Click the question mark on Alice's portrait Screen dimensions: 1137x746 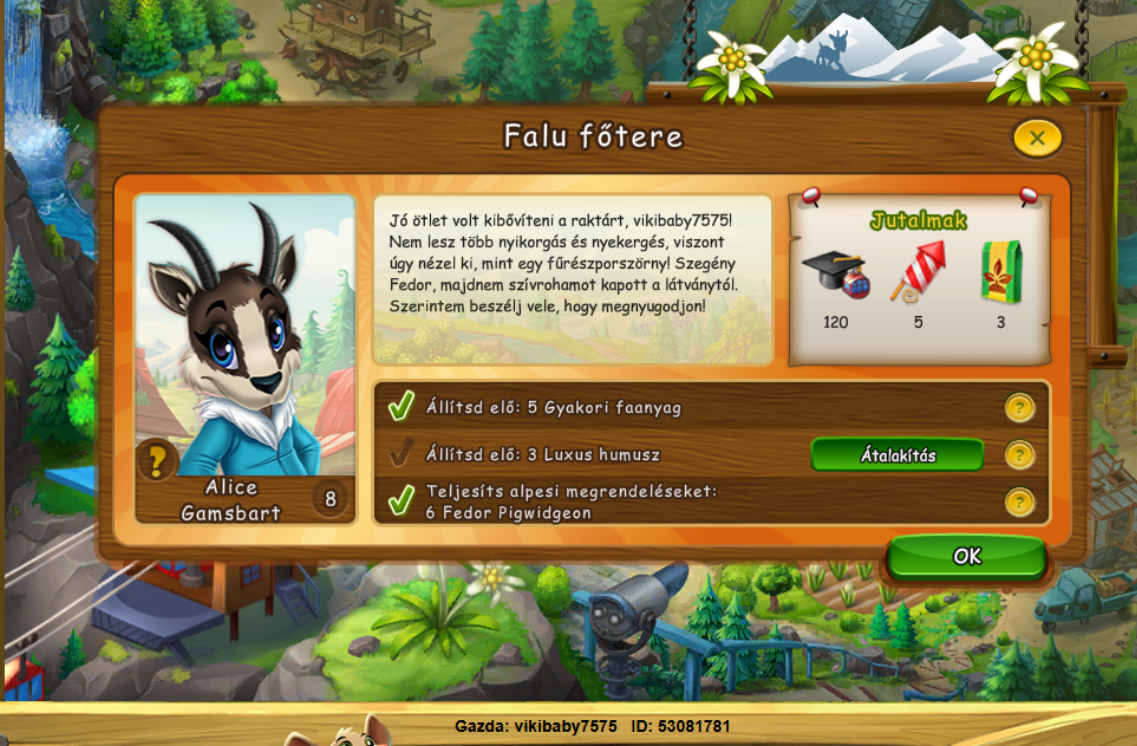157,461
